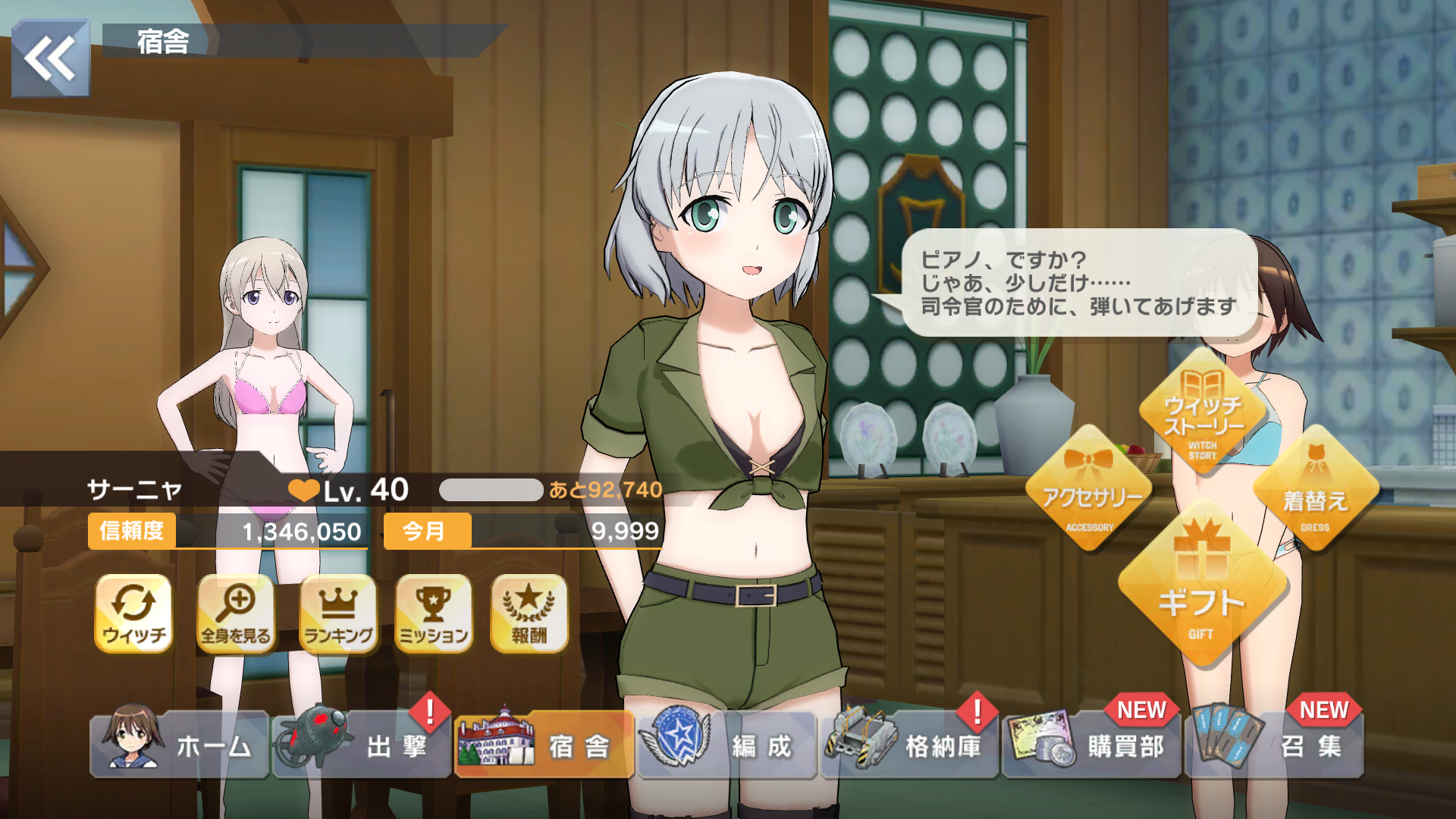This screenshot has width=1456, height=819.
Task: Switch to 編成 formation screen
Action: [726, 745]
